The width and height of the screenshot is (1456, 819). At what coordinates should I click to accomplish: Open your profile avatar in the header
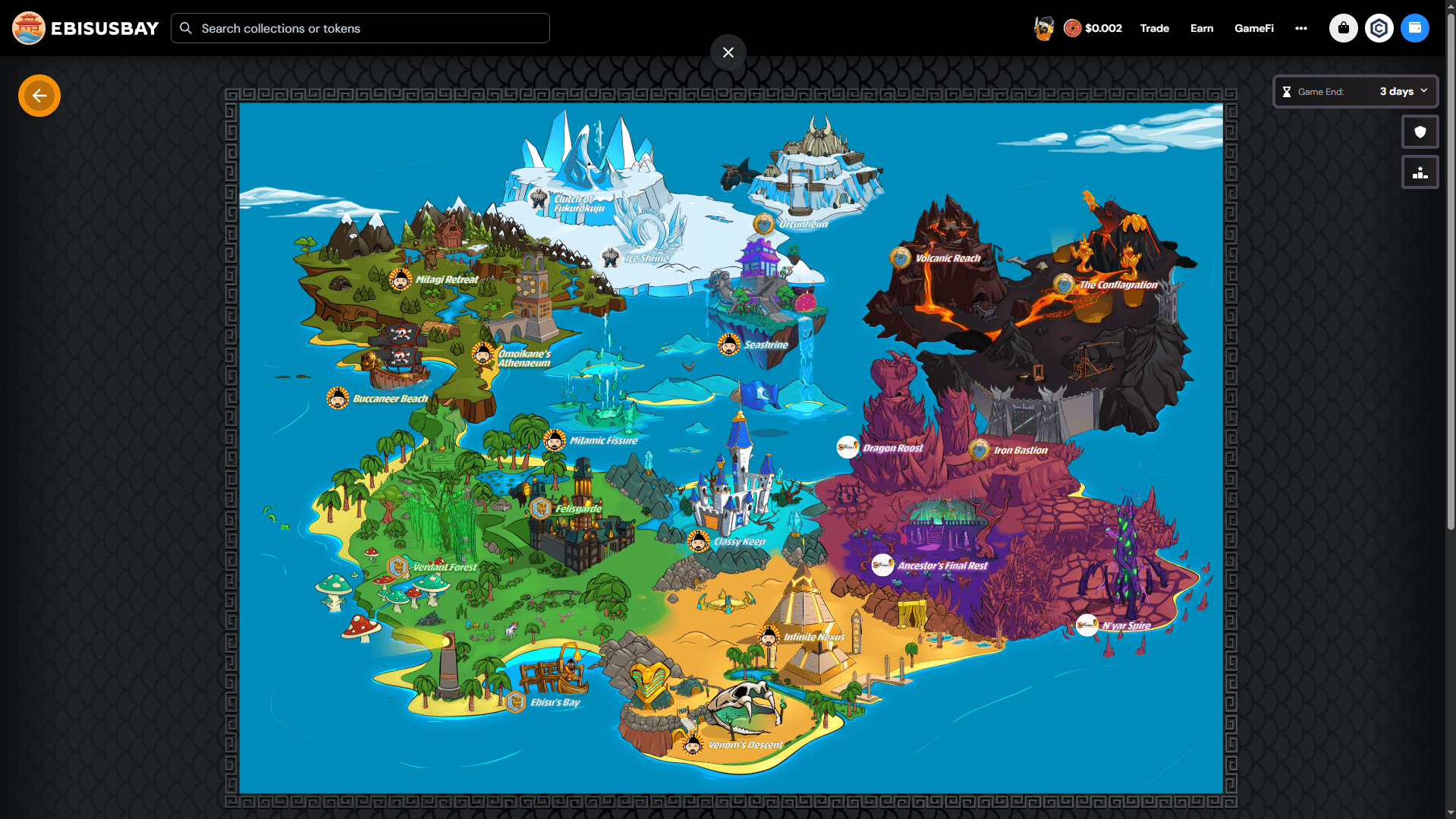[1043, 27]
